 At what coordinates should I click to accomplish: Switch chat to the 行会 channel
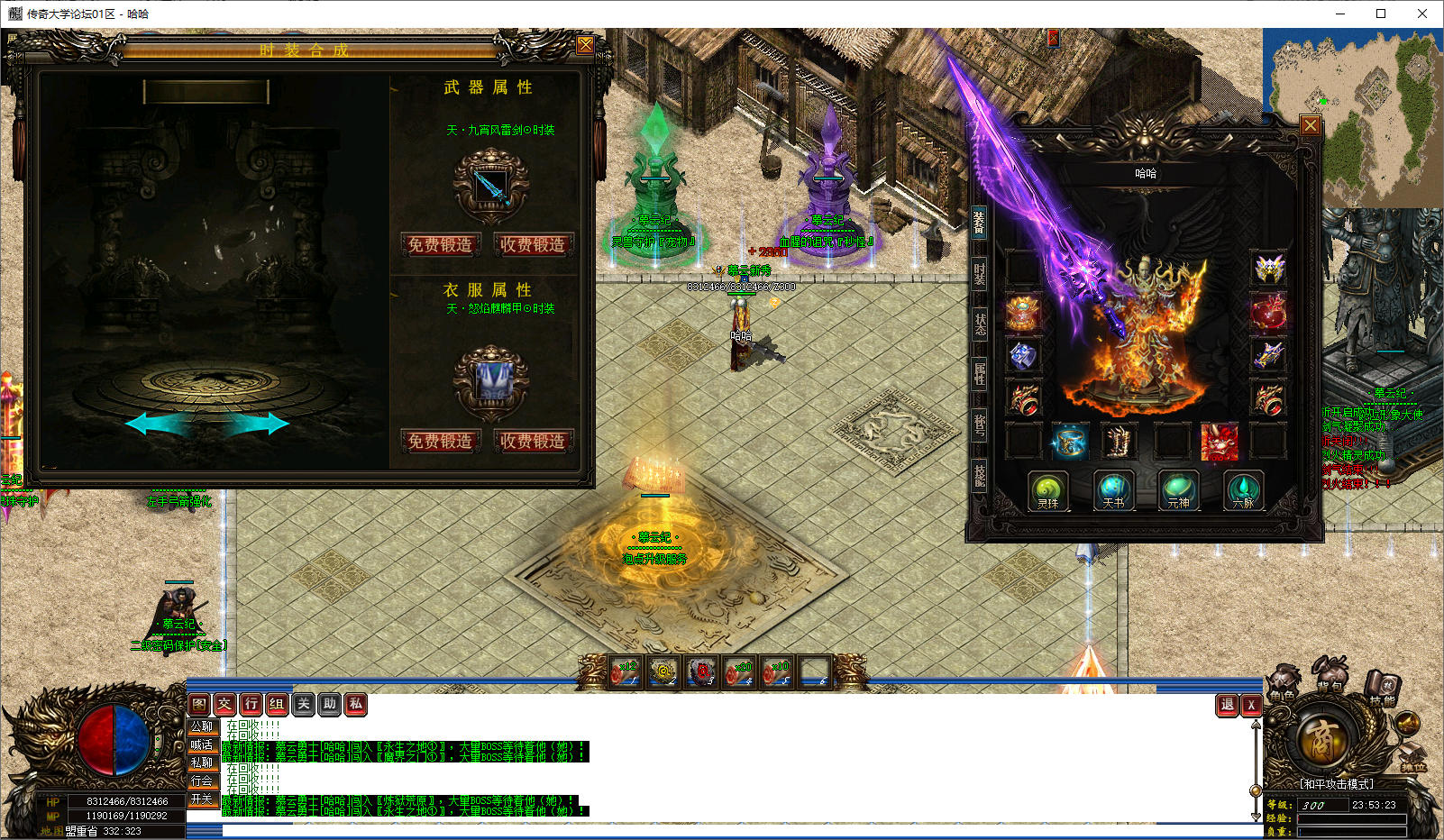pos(202,781)
